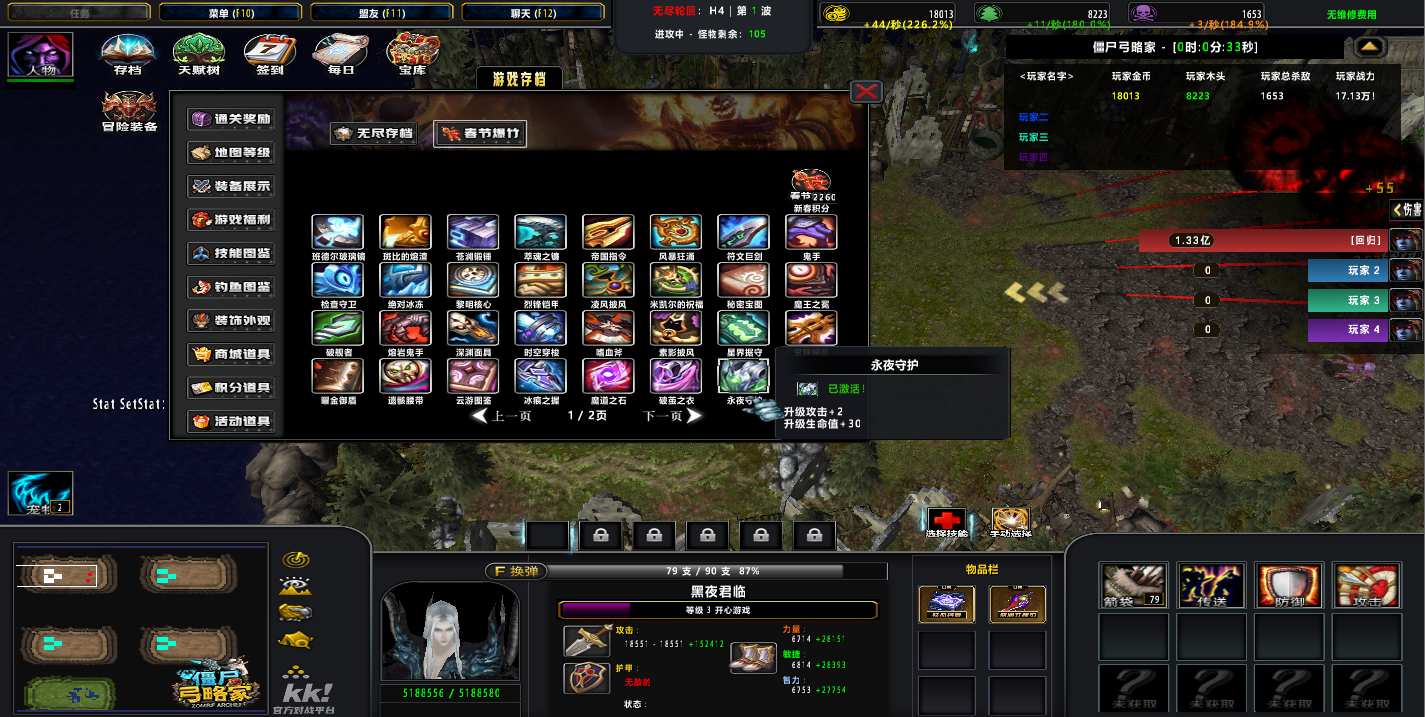Open the 盟友 (F11) allies panel
This screenshot has height=717, width=1425.
384,13
